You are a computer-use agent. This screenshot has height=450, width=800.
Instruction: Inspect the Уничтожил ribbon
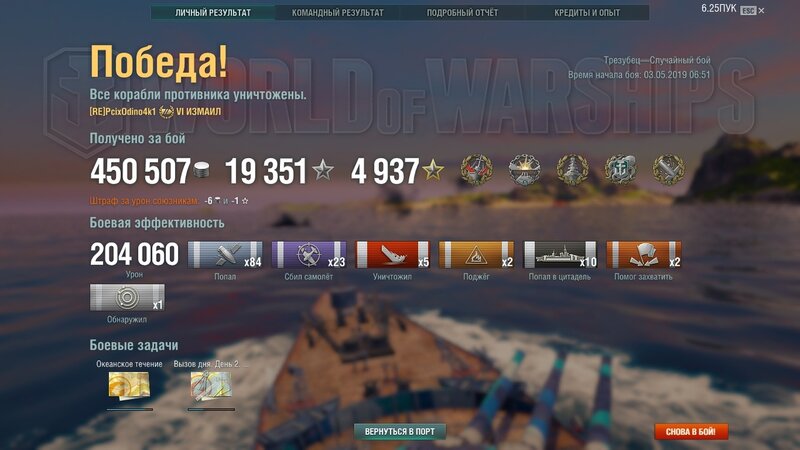coord(393,255)
